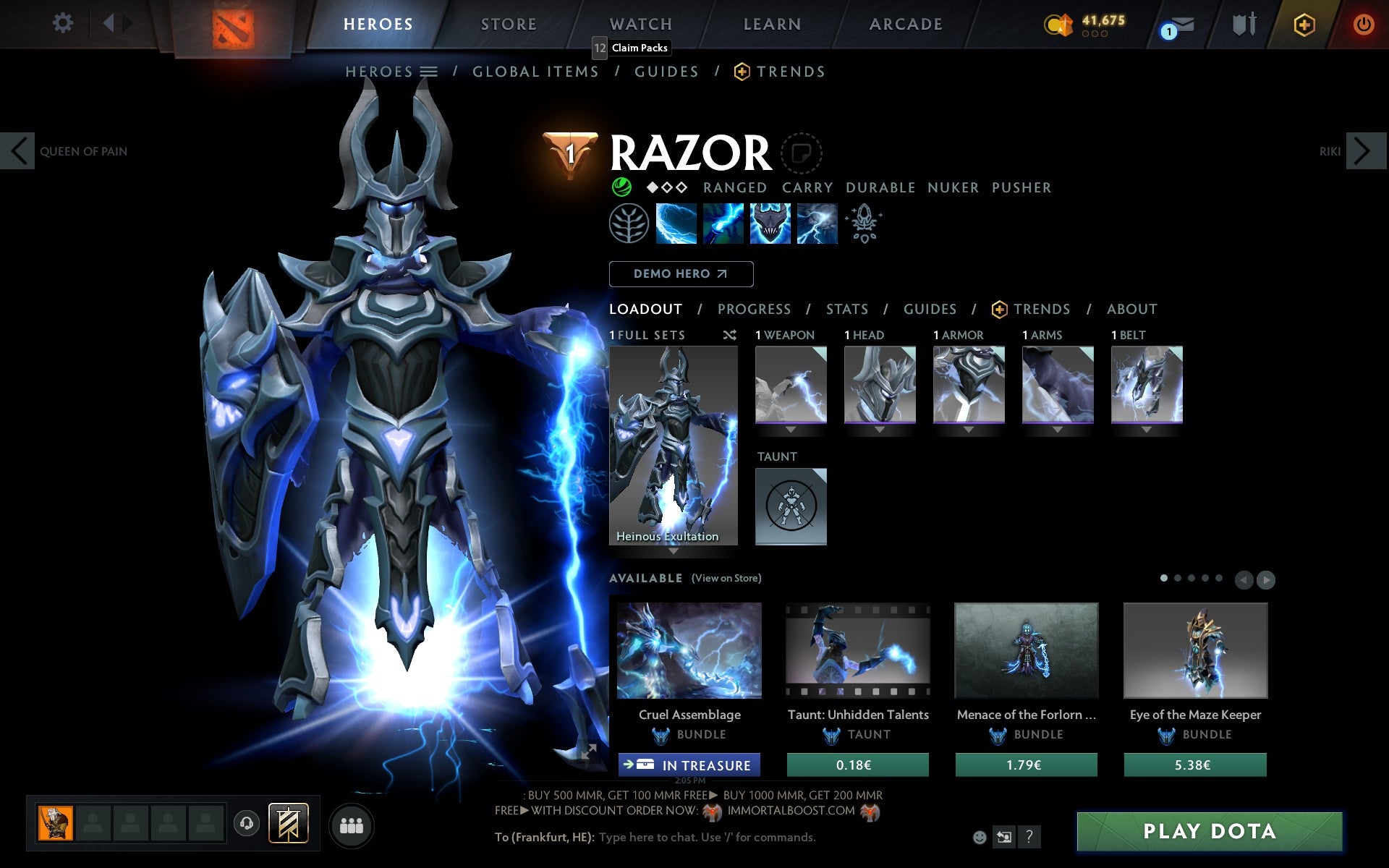Click the DEMO HERO button

coord(681,274)
